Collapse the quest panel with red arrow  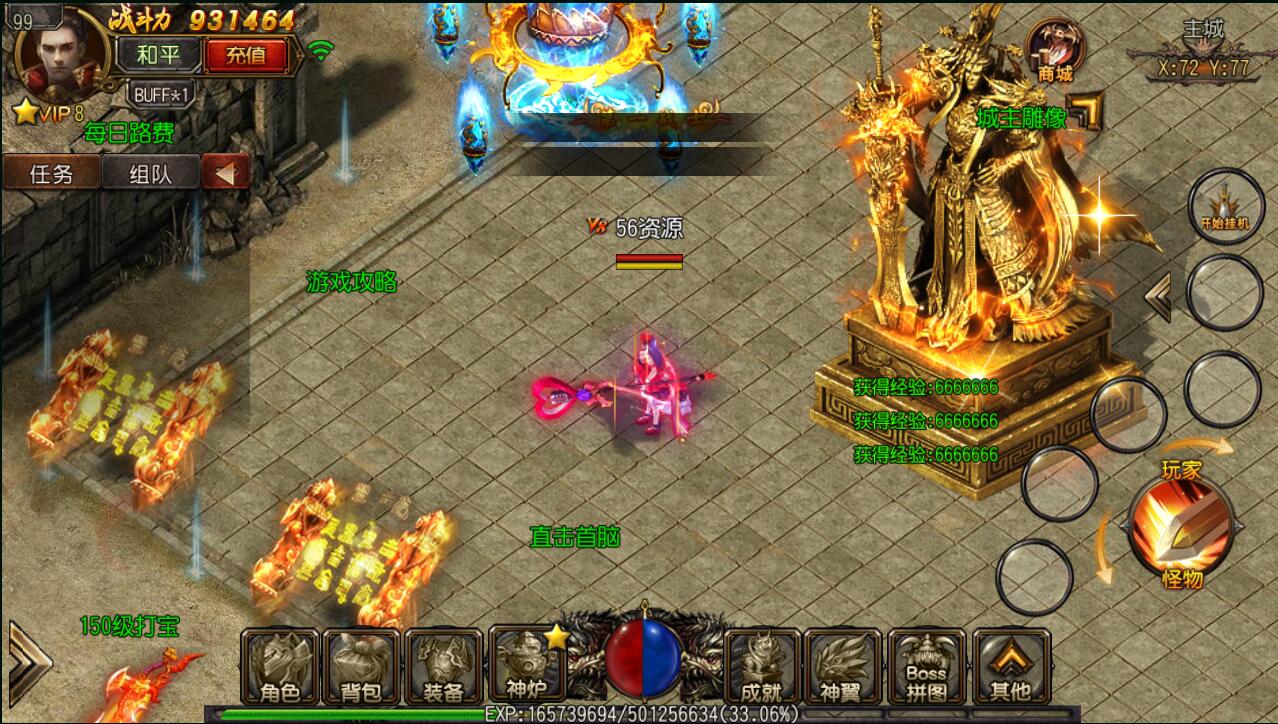pos(225,174)
